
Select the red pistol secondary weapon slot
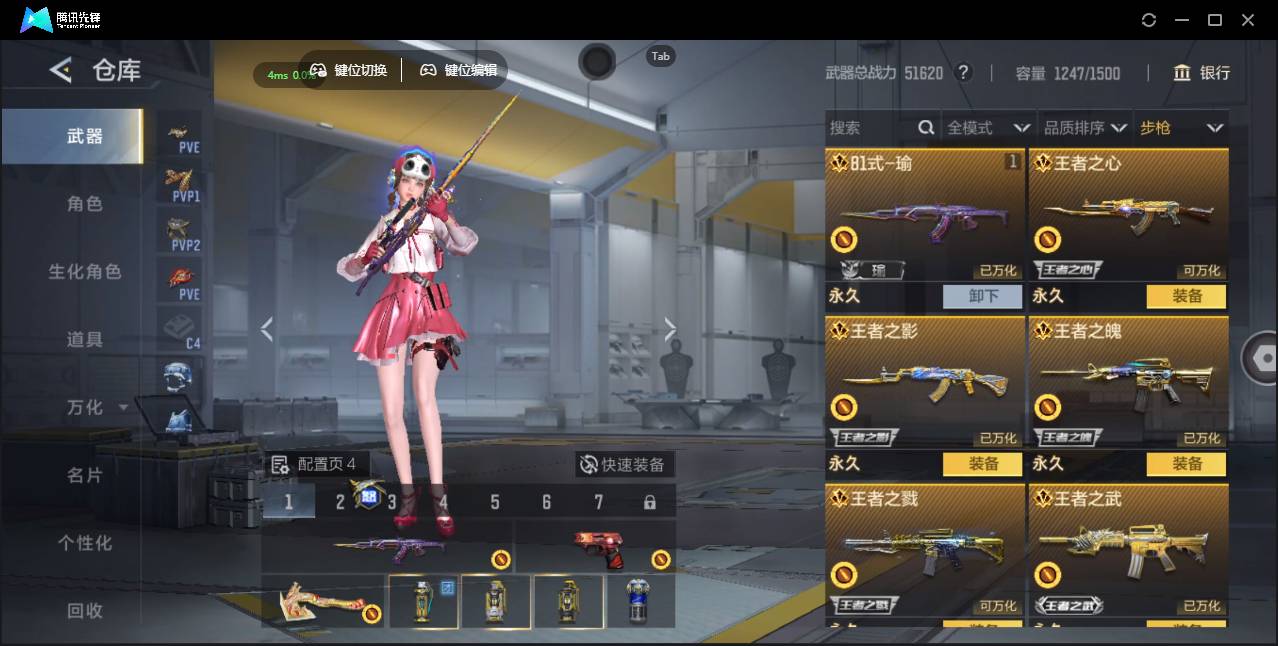pyautogui.click(x=598, y=547)
